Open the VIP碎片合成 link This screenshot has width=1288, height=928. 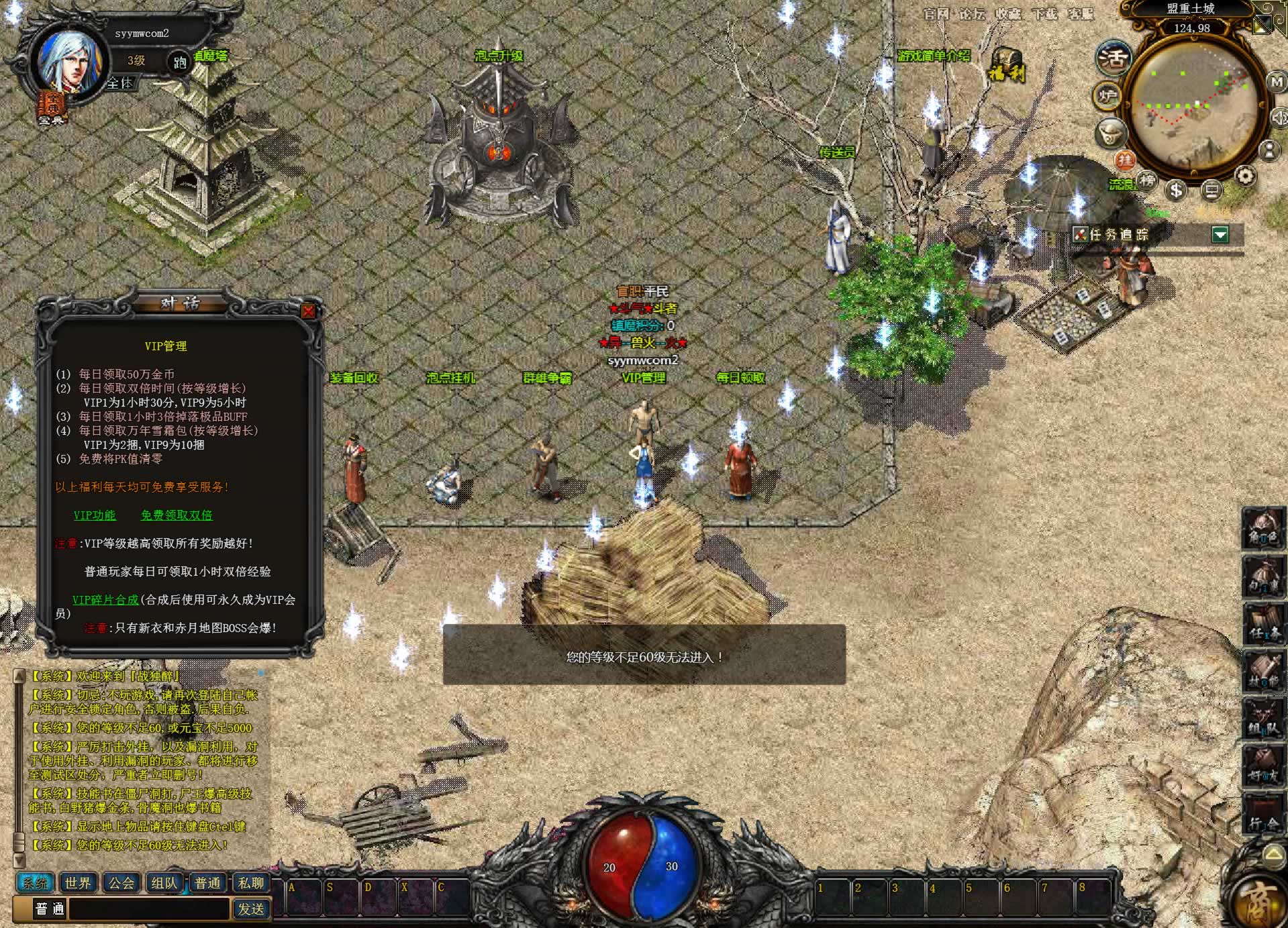coord(105,600)
